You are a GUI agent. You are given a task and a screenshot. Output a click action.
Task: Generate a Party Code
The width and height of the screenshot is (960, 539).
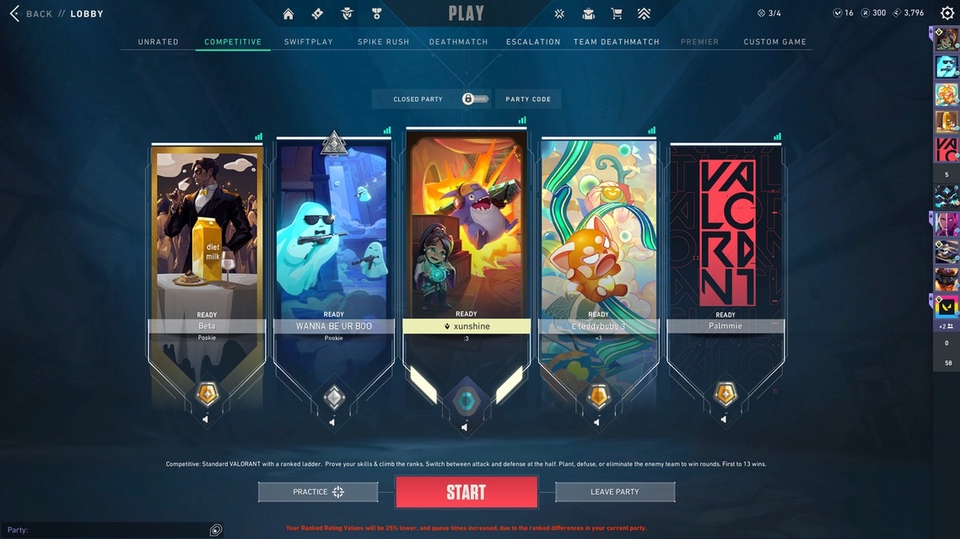(528, 99)
